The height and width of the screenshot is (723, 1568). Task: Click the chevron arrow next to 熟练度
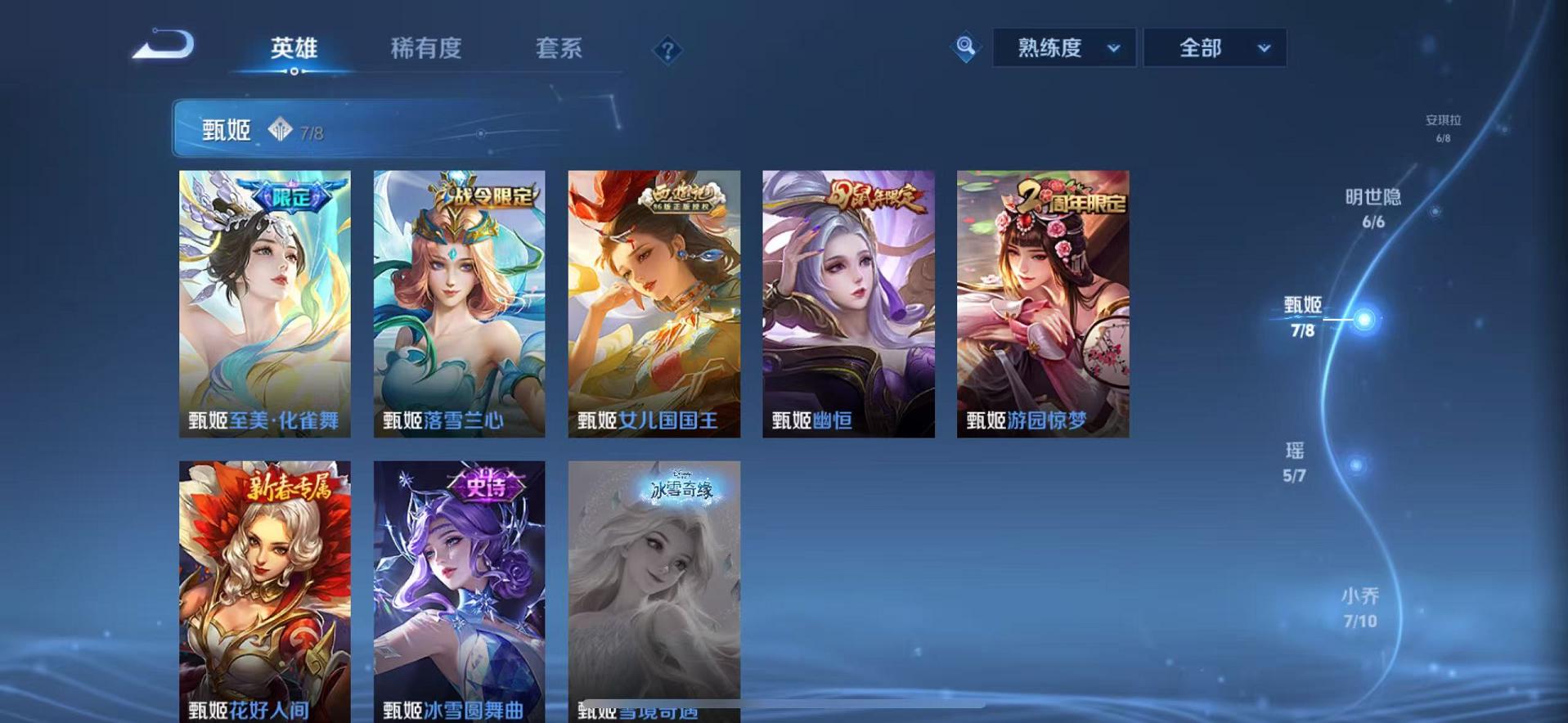pos(1114,47)
